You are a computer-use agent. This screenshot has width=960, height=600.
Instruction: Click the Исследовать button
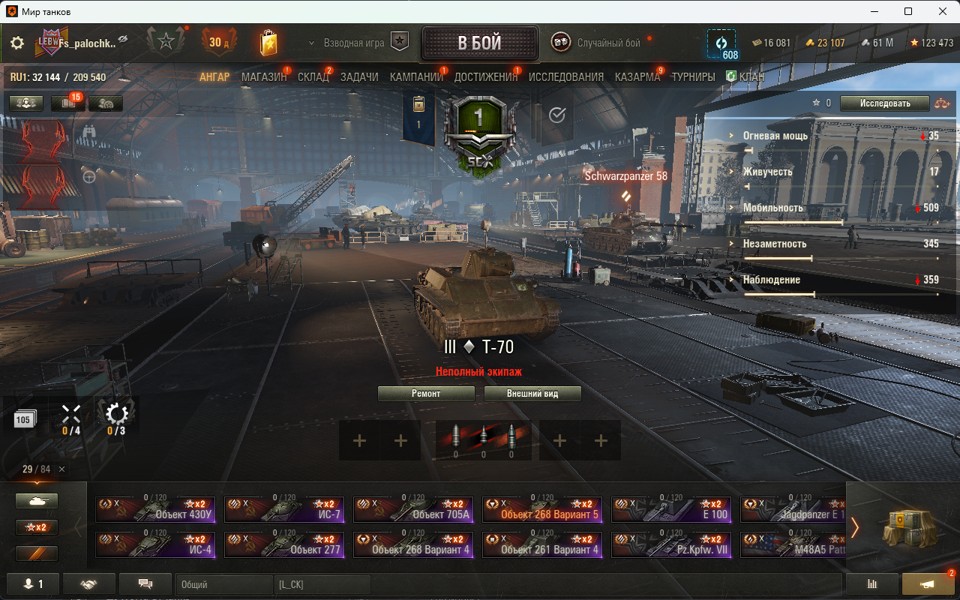coord(884,103)
